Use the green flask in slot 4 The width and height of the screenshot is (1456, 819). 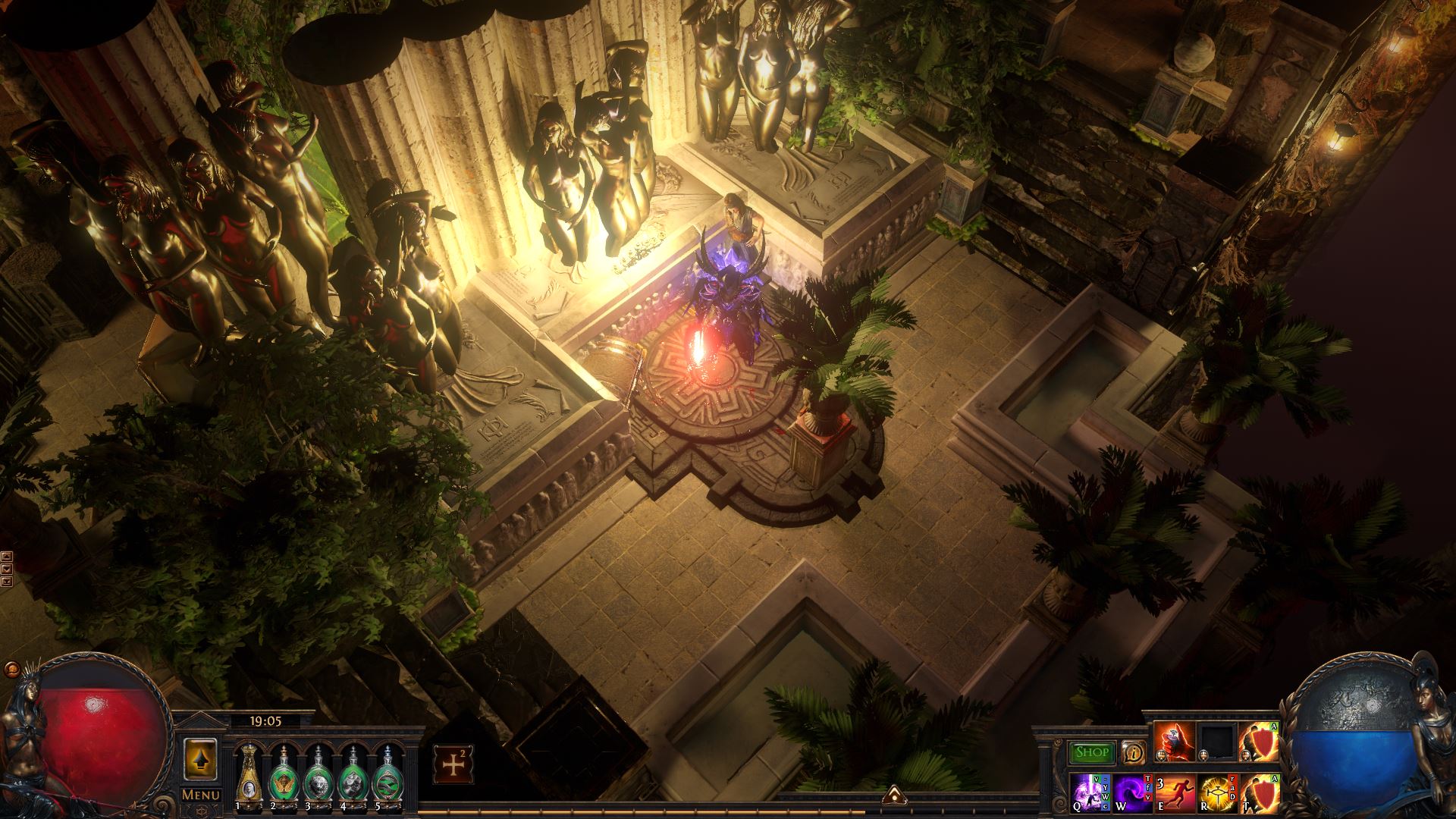(x=351, y=773)
